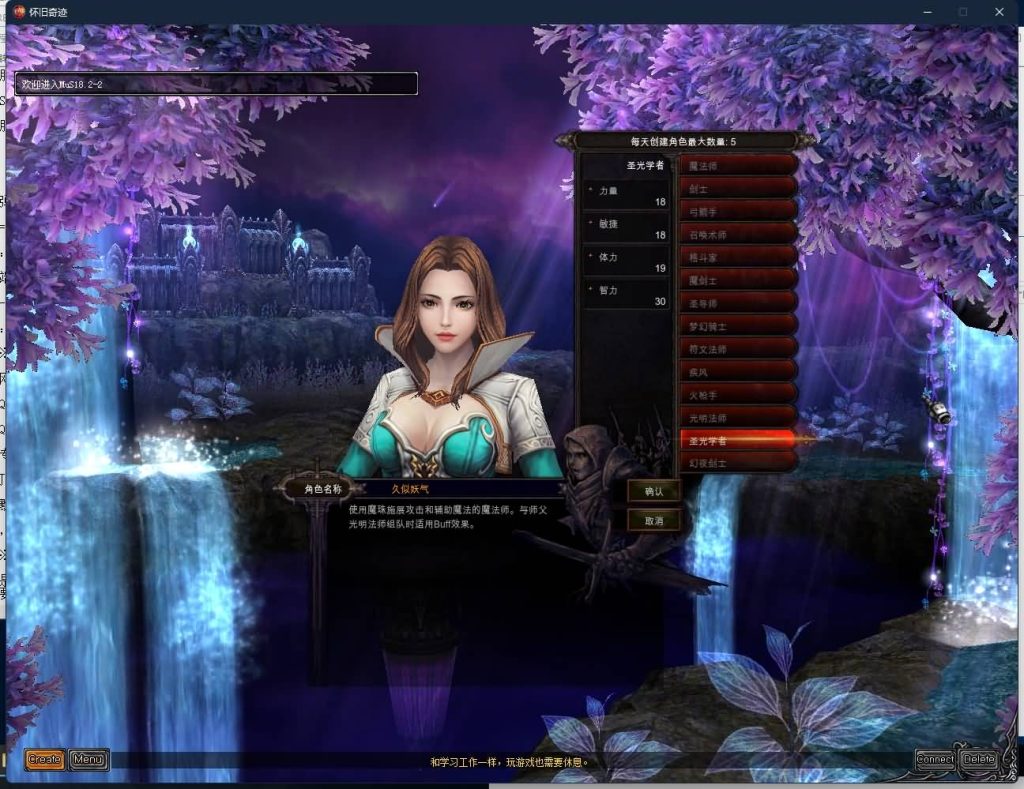Pick the 弓箭手 class
1024x789 pixels.
738,211
